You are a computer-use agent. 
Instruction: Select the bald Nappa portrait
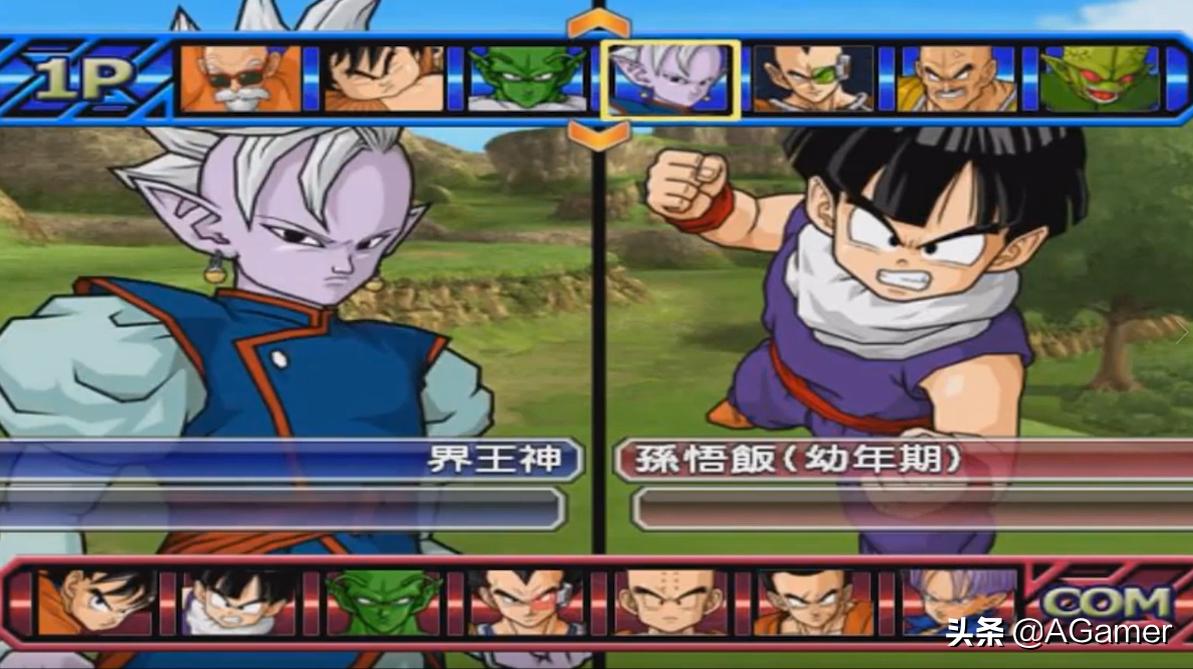click(x=956, y=78)
